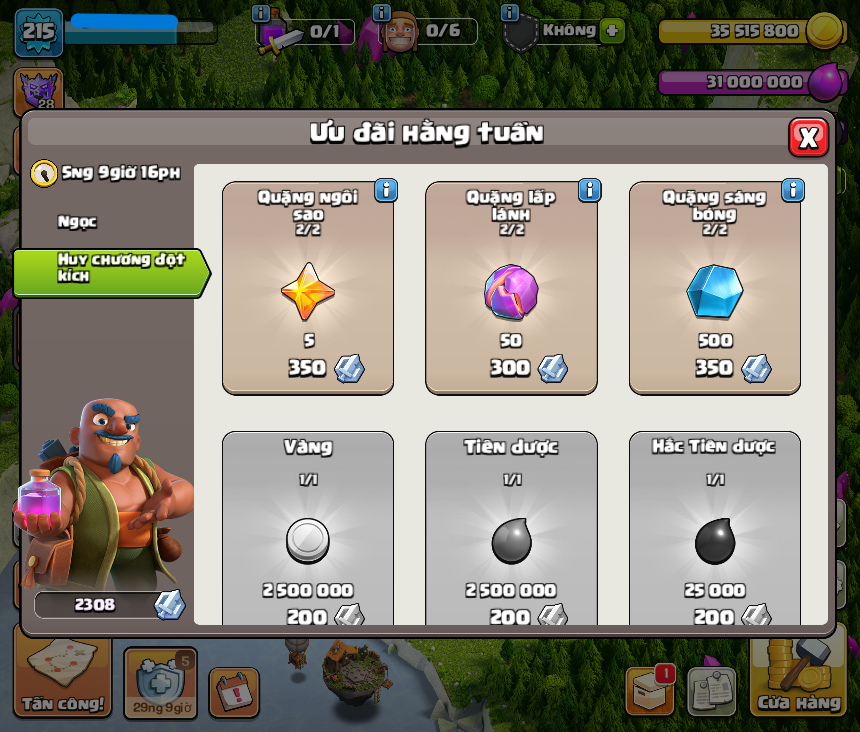Screen dimensions: 860x732
Task: Buy the Quặng sáng bóng offer
Action: pos(714,288)
